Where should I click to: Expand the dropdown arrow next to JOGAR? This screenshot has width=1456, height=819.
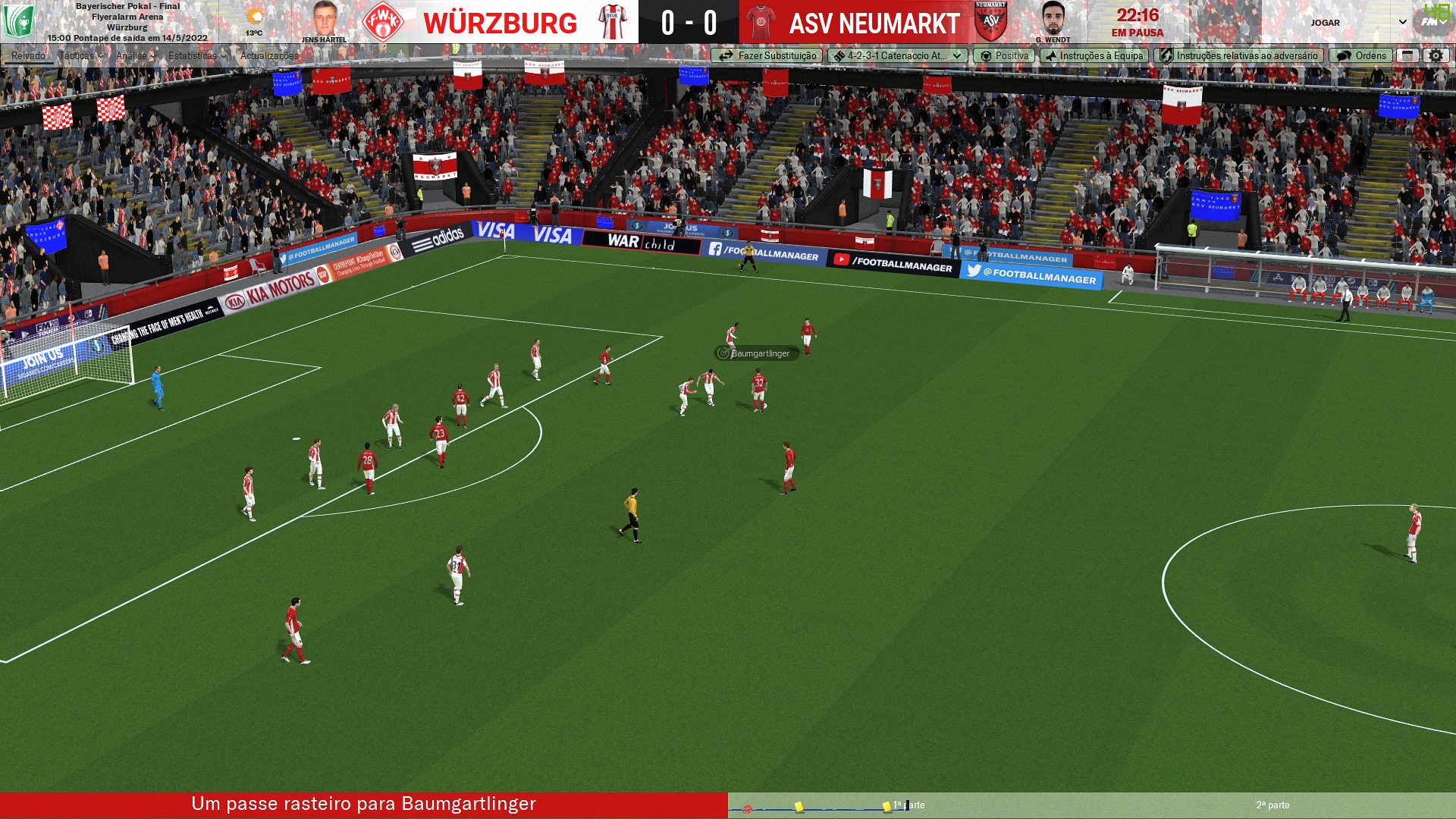1403,23
